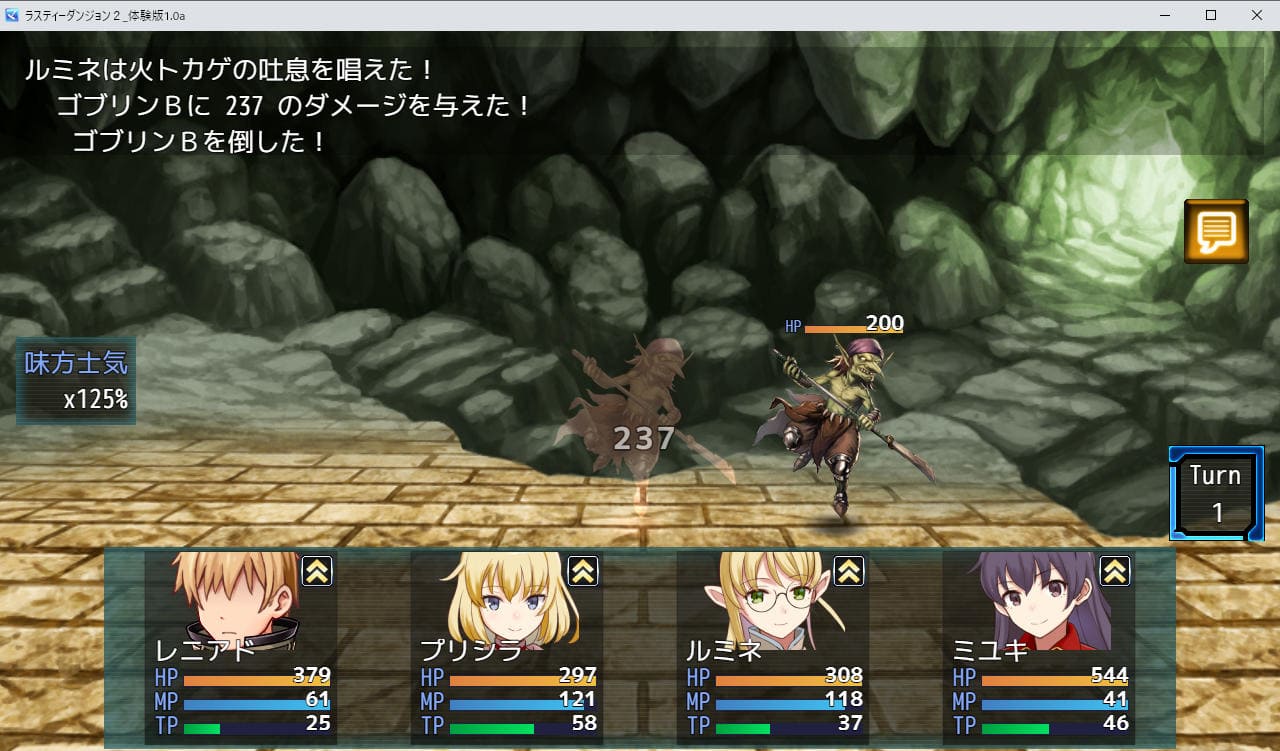Select プリシラ's party status panel
The image size is (1280, 751).
506,647
